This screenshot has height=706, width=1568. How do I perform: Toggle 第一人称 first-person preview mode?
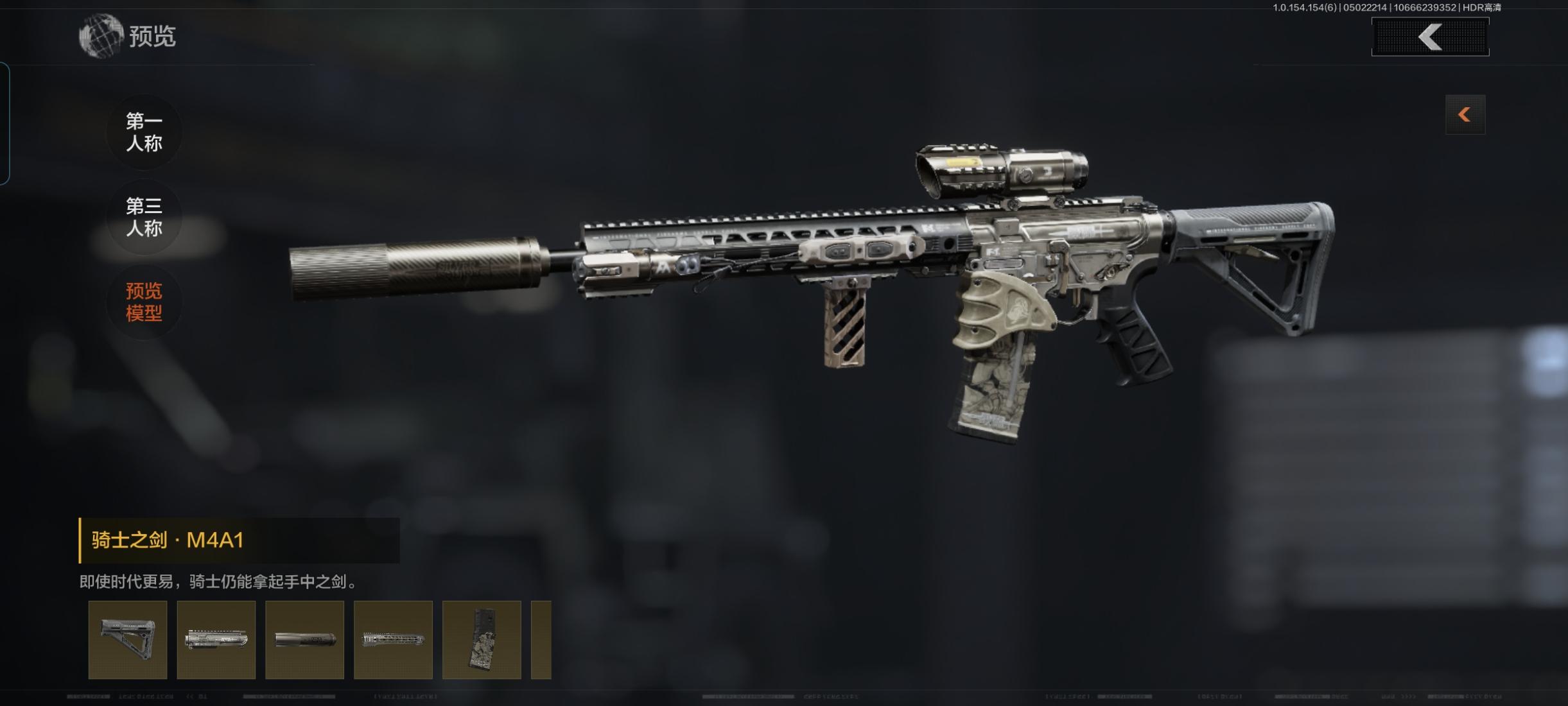(x=144, y=132)
